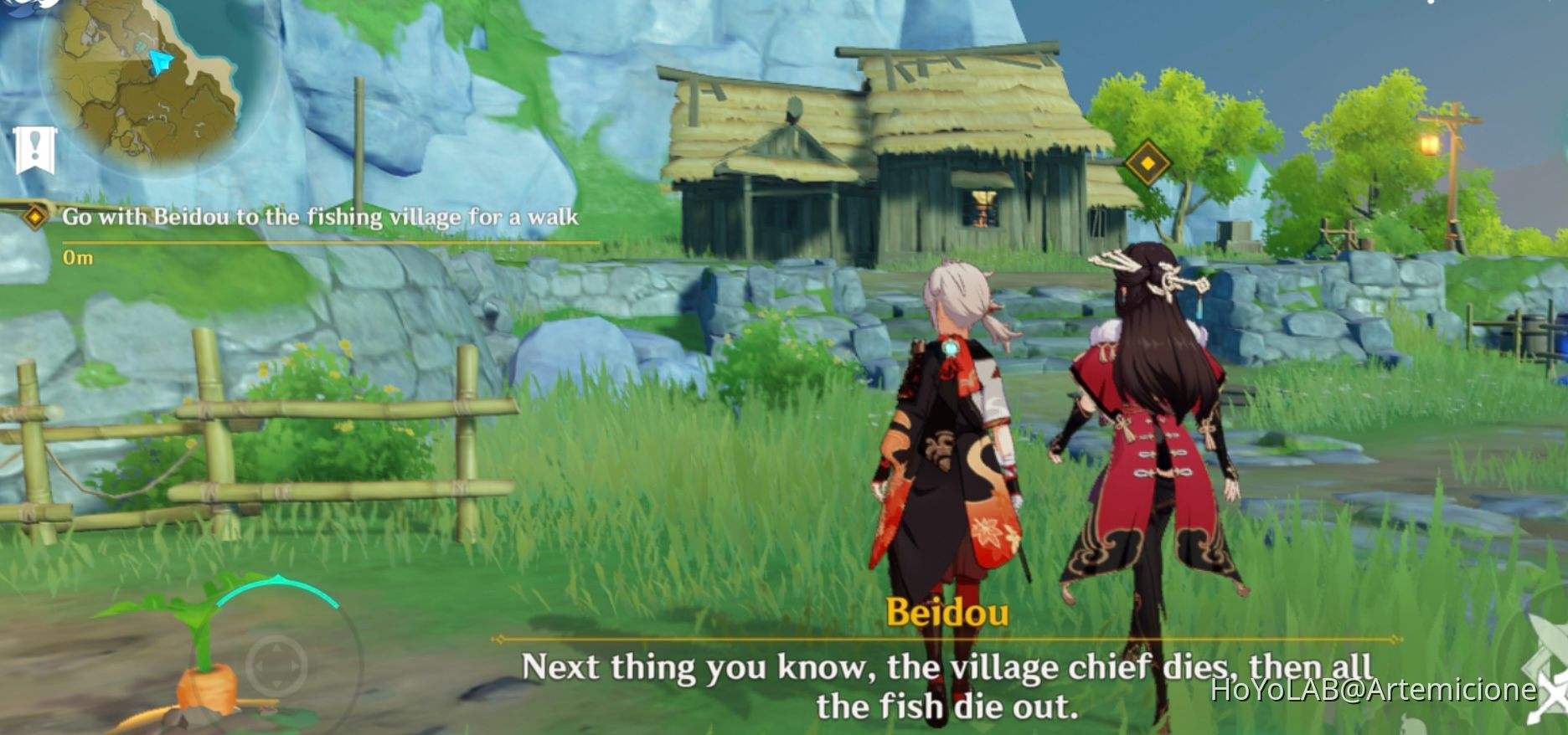The height and width of the screenshot is (735, 1568).
Task: Tap the left arrow on the joystick pad
Action: click(x=259, y=666)
